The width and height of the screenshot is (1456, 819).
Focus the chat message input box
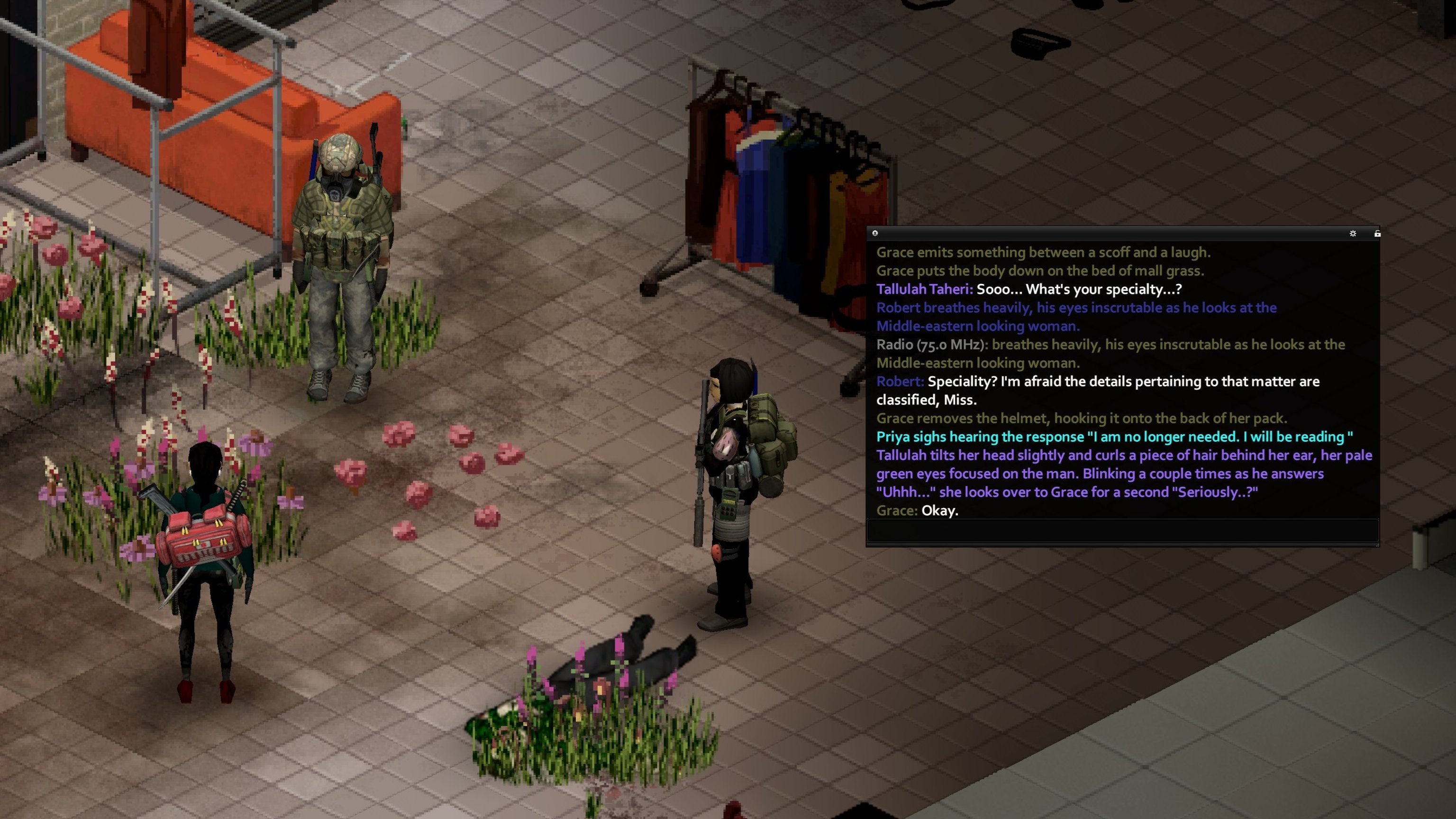(x=1122, y=531)
